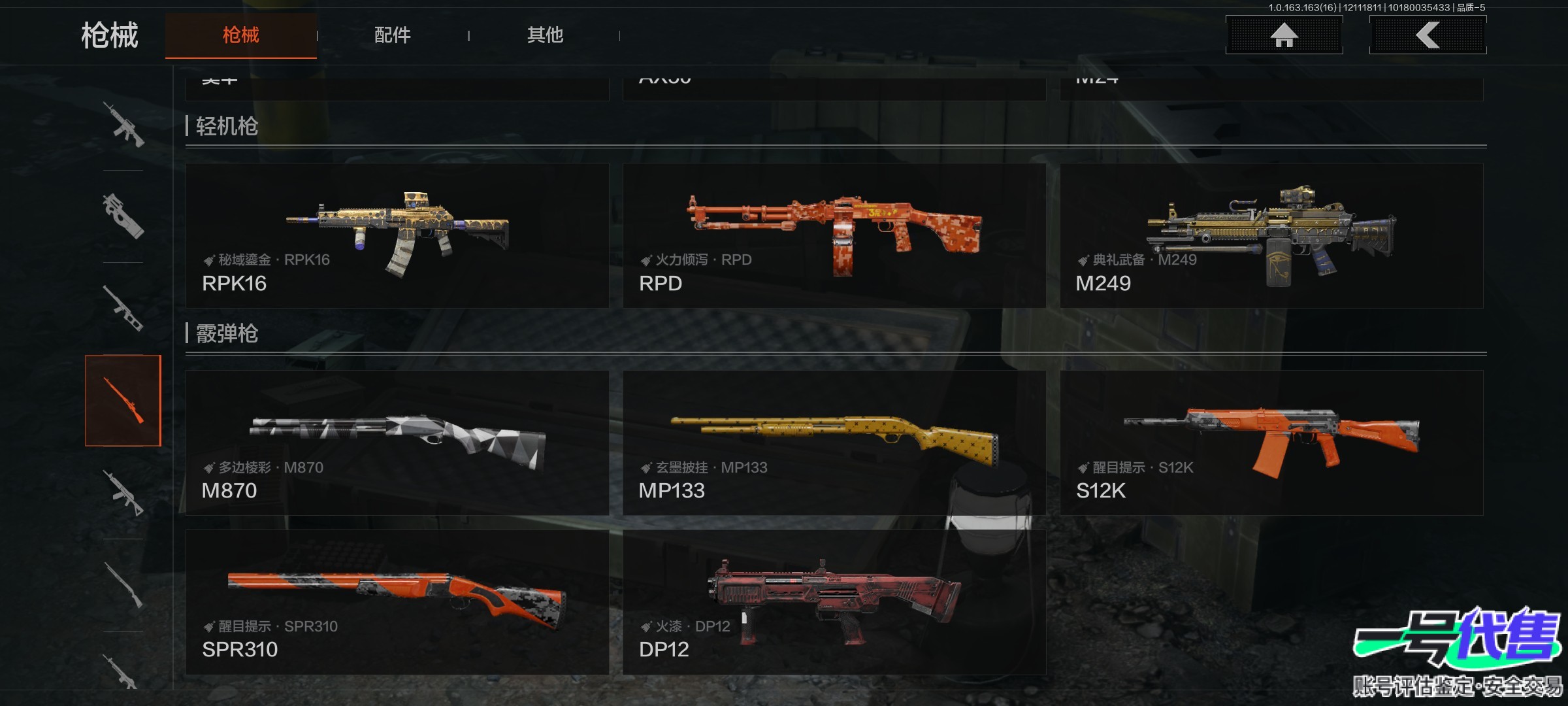This screenshot has height=706, width=1568.
Task: Click the back arrow button
Action: [1428, 35]
